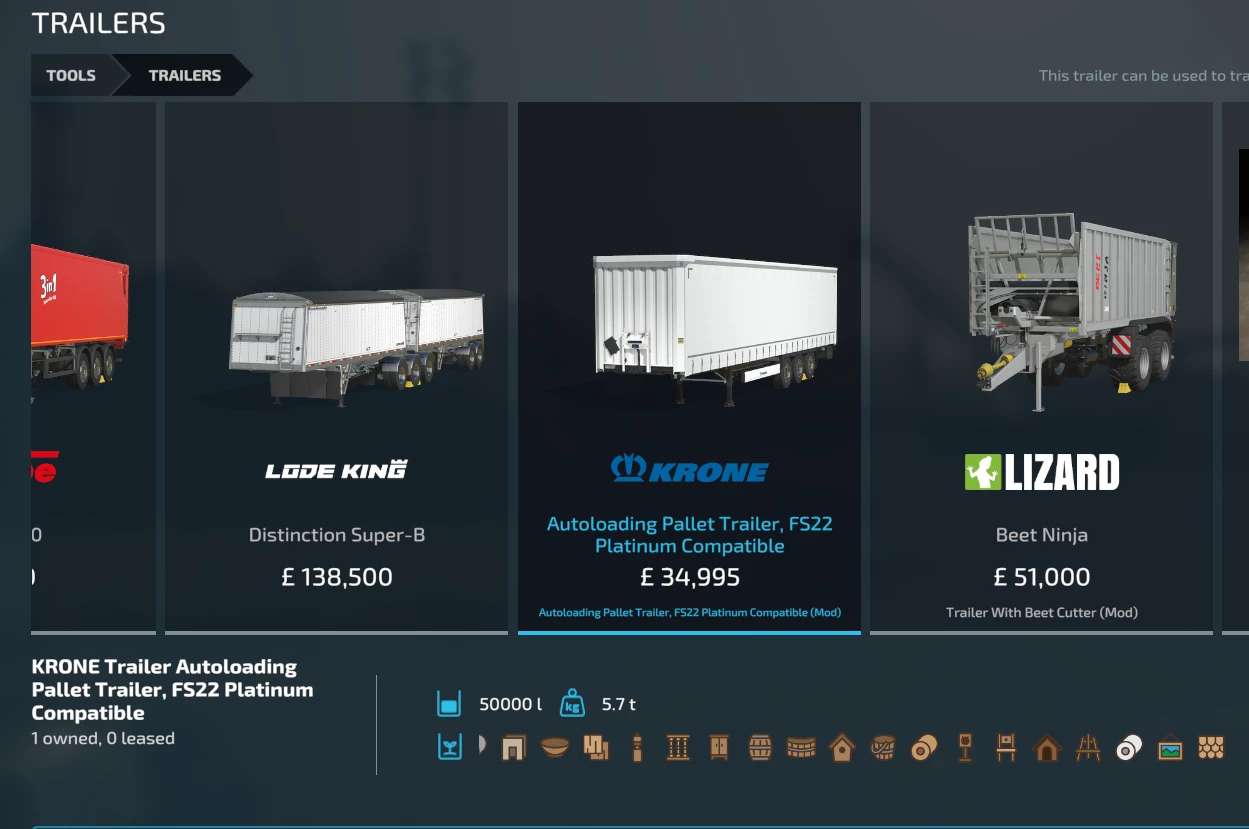This screenshot has height=829, width=1249.
Task: Choose the Lode King Distinction Super-B trailer
Action: (336, 367)
